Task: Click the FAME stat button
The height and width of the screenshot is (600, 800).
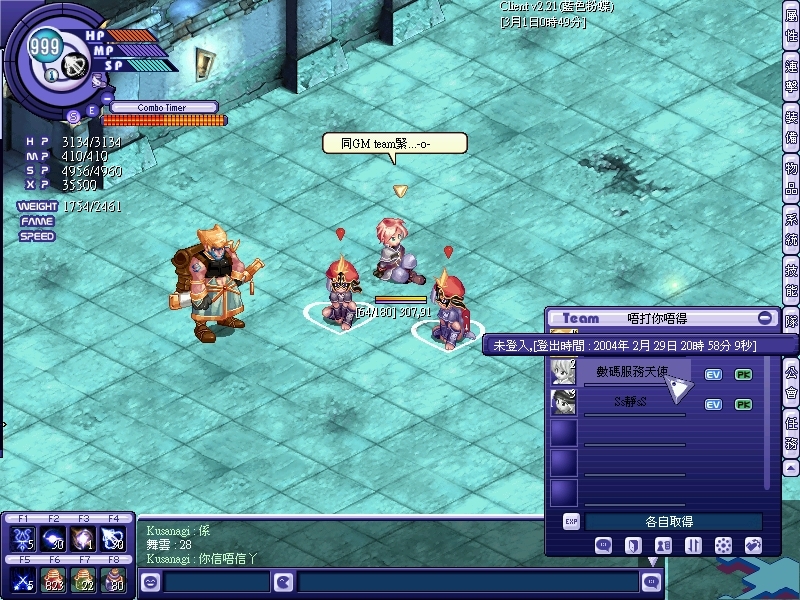Action: pyautogui.click(x=36, y=221)
